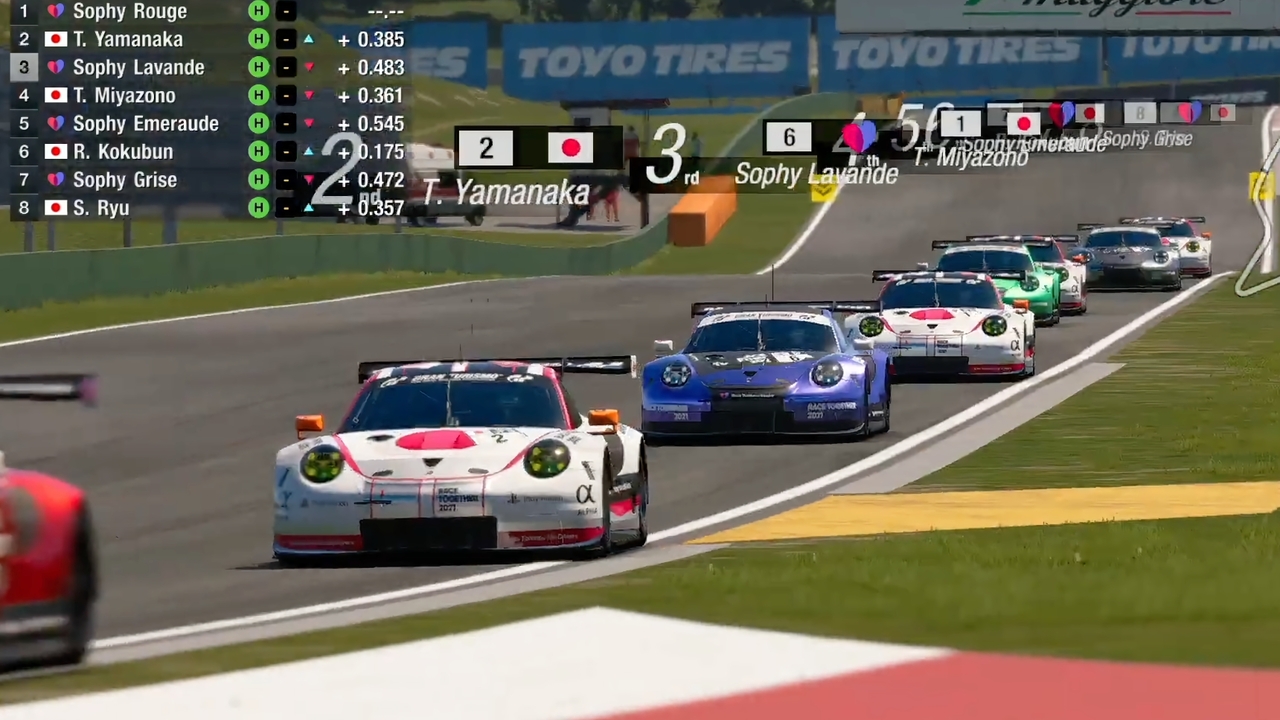Select T. Miyazono in the standings list
Image resolution: width=1280 pixels, height=720 pixels.
pyautogui.click(x=124, y=96)
